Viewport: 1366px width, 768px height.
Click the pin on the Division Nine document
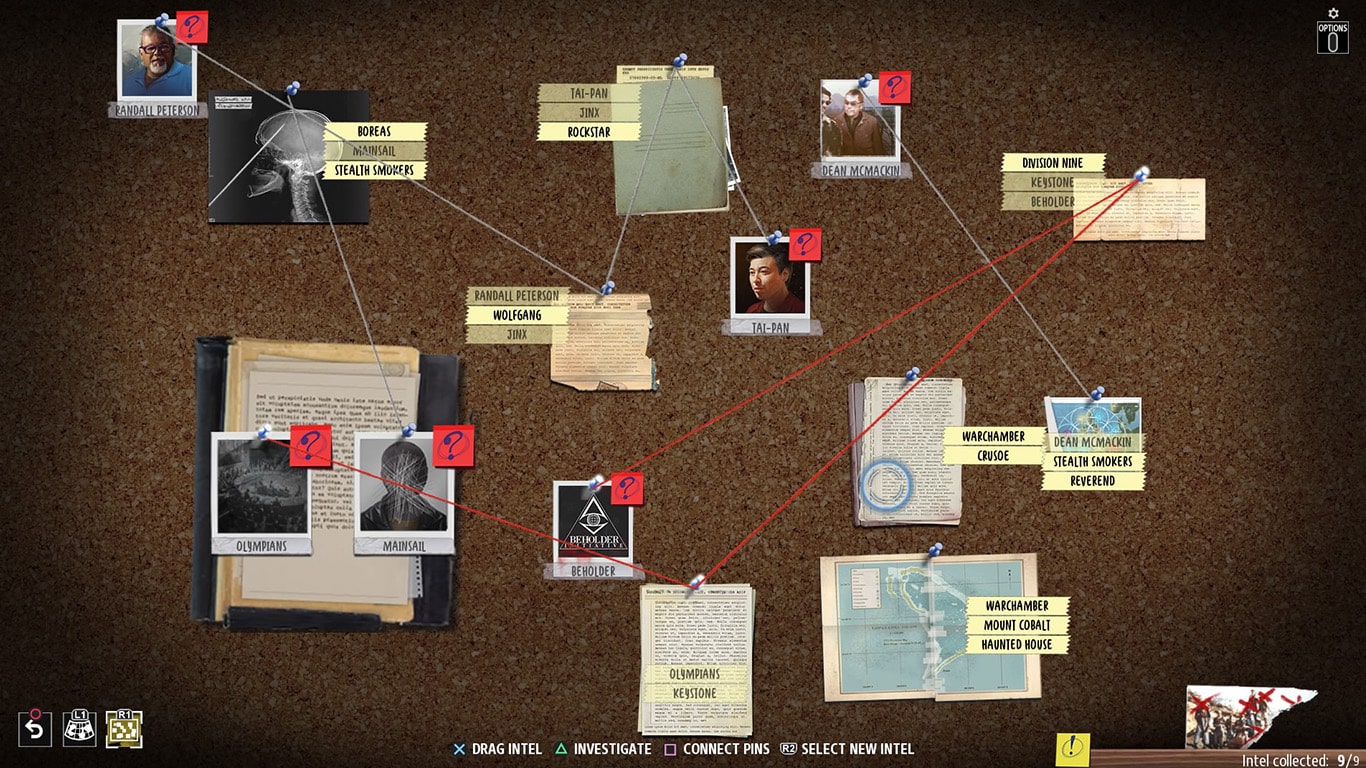[x=1140, y=172]
